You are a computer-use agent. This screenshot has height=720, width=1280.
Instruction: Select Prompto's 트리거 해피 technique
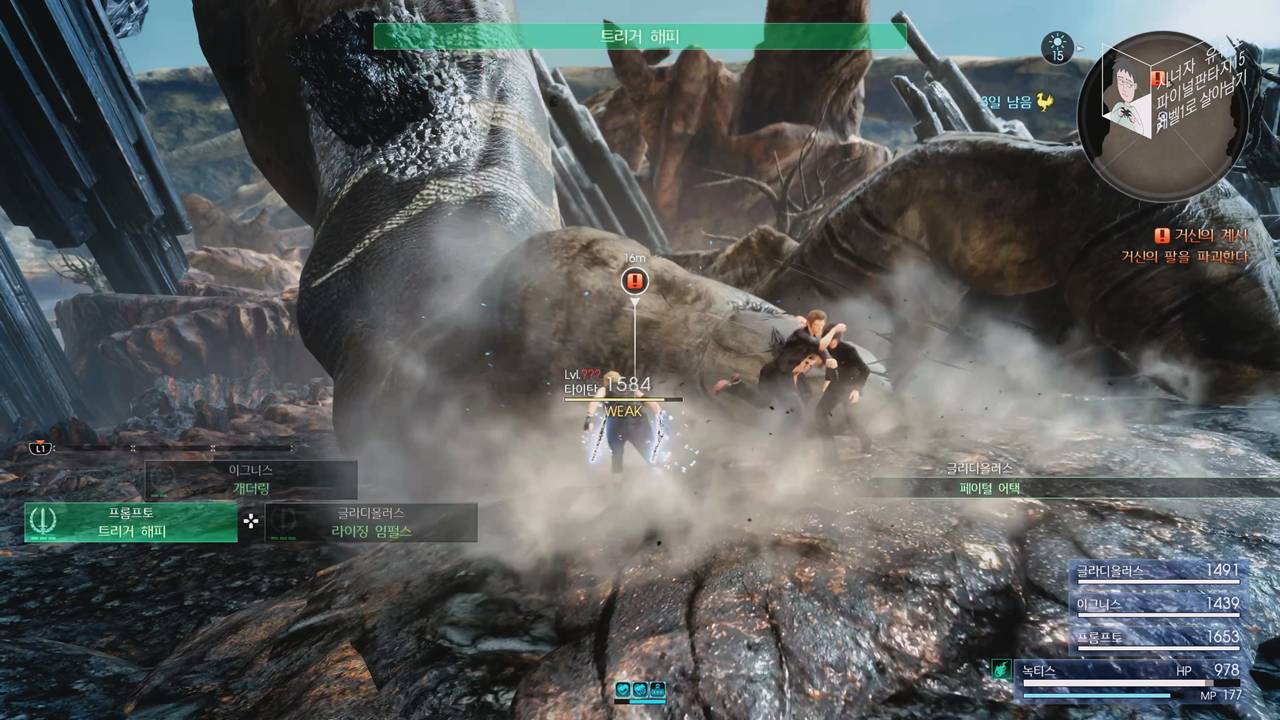pos(131,522)
